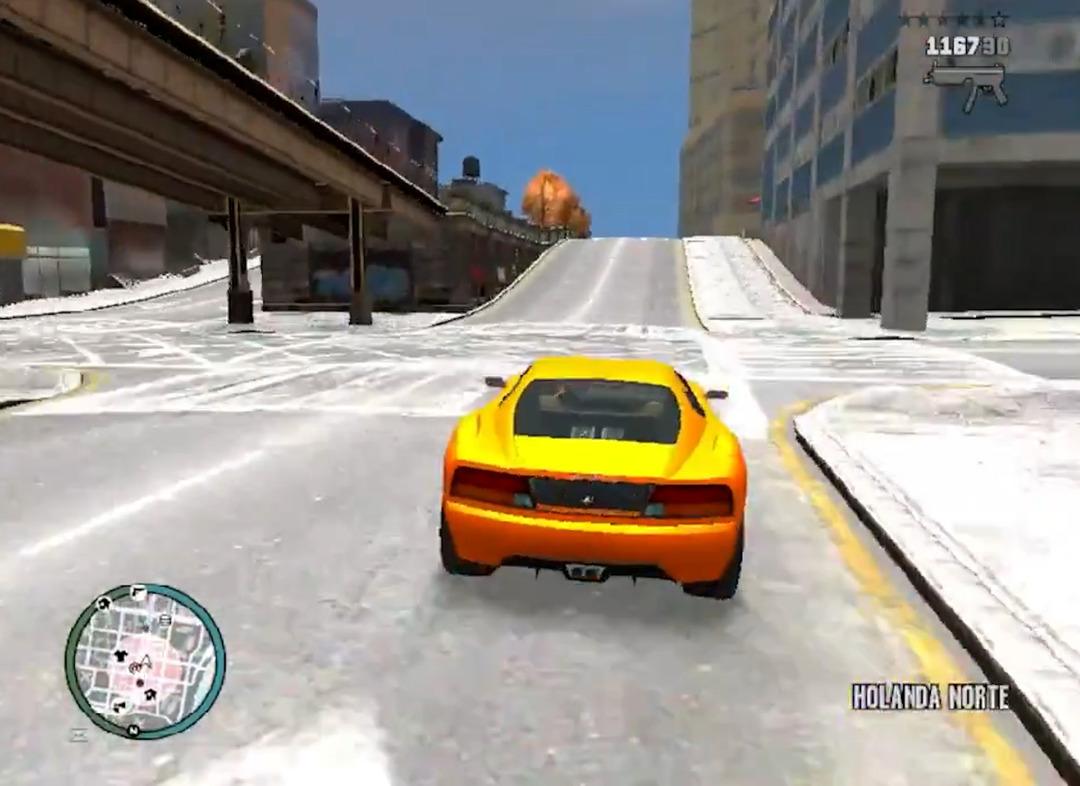Select the burger restaurant blip on radar
The image size is (1080, 786).
coord(166,621)
